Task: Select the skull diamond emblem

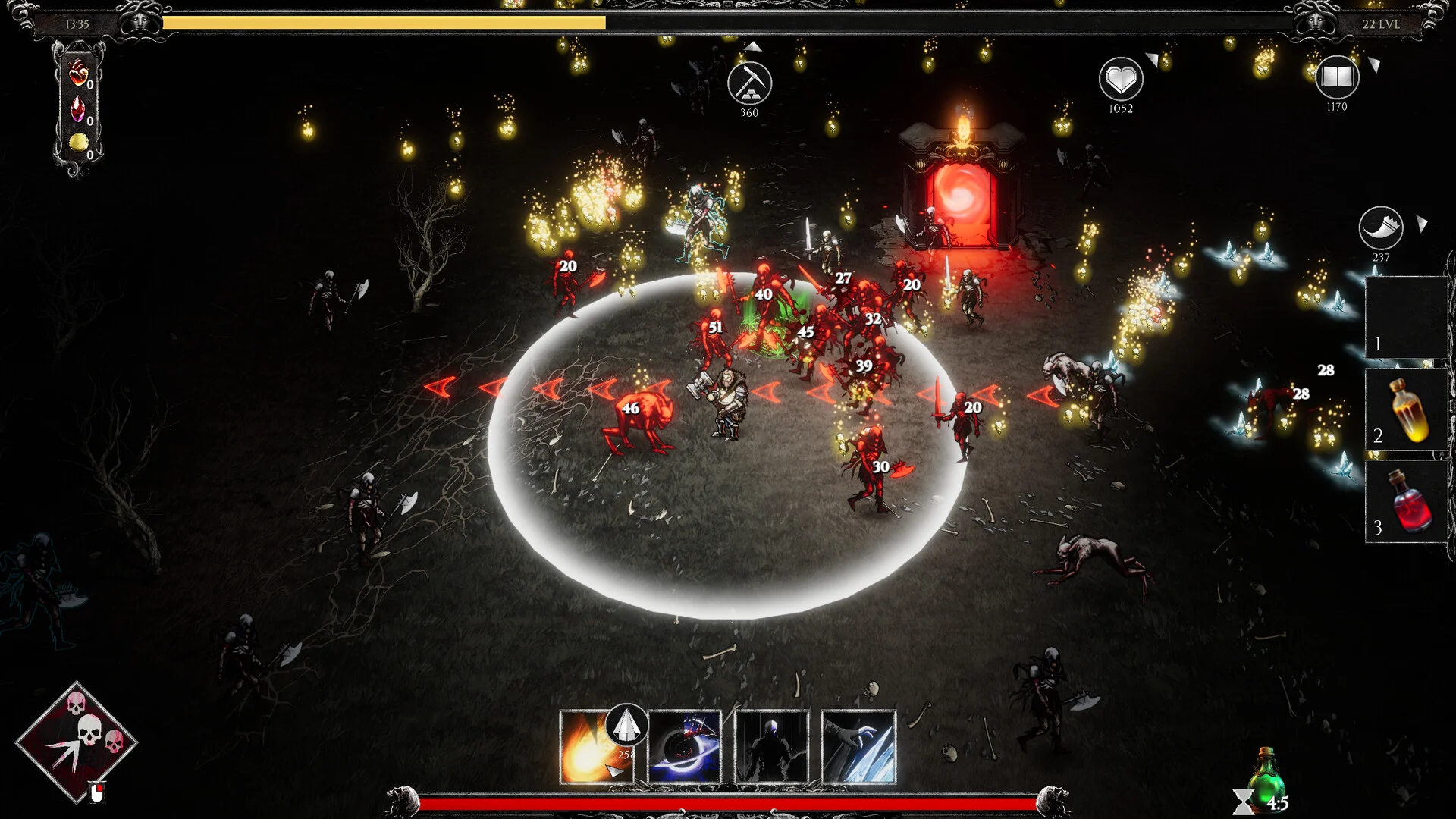Action: (x=76, y=742)
